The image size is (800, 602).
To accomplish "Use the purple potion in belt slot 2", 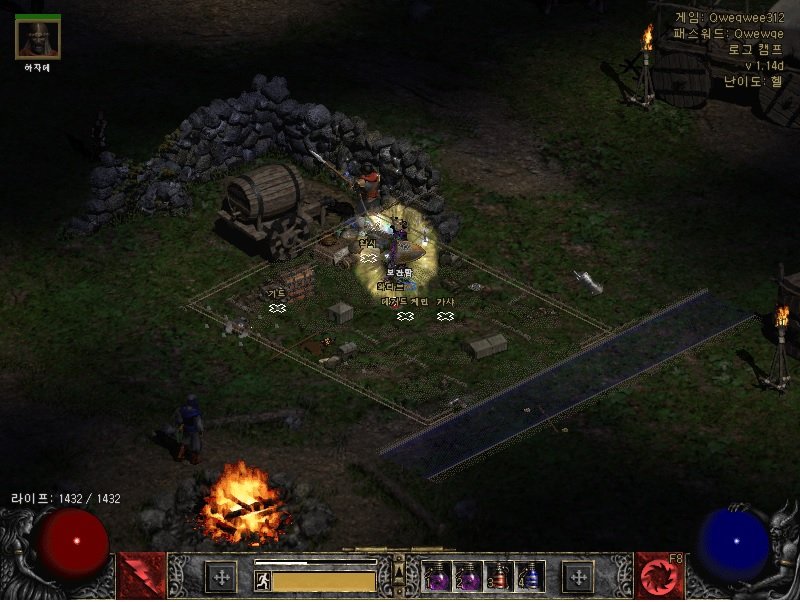I will tap(468, 577).
